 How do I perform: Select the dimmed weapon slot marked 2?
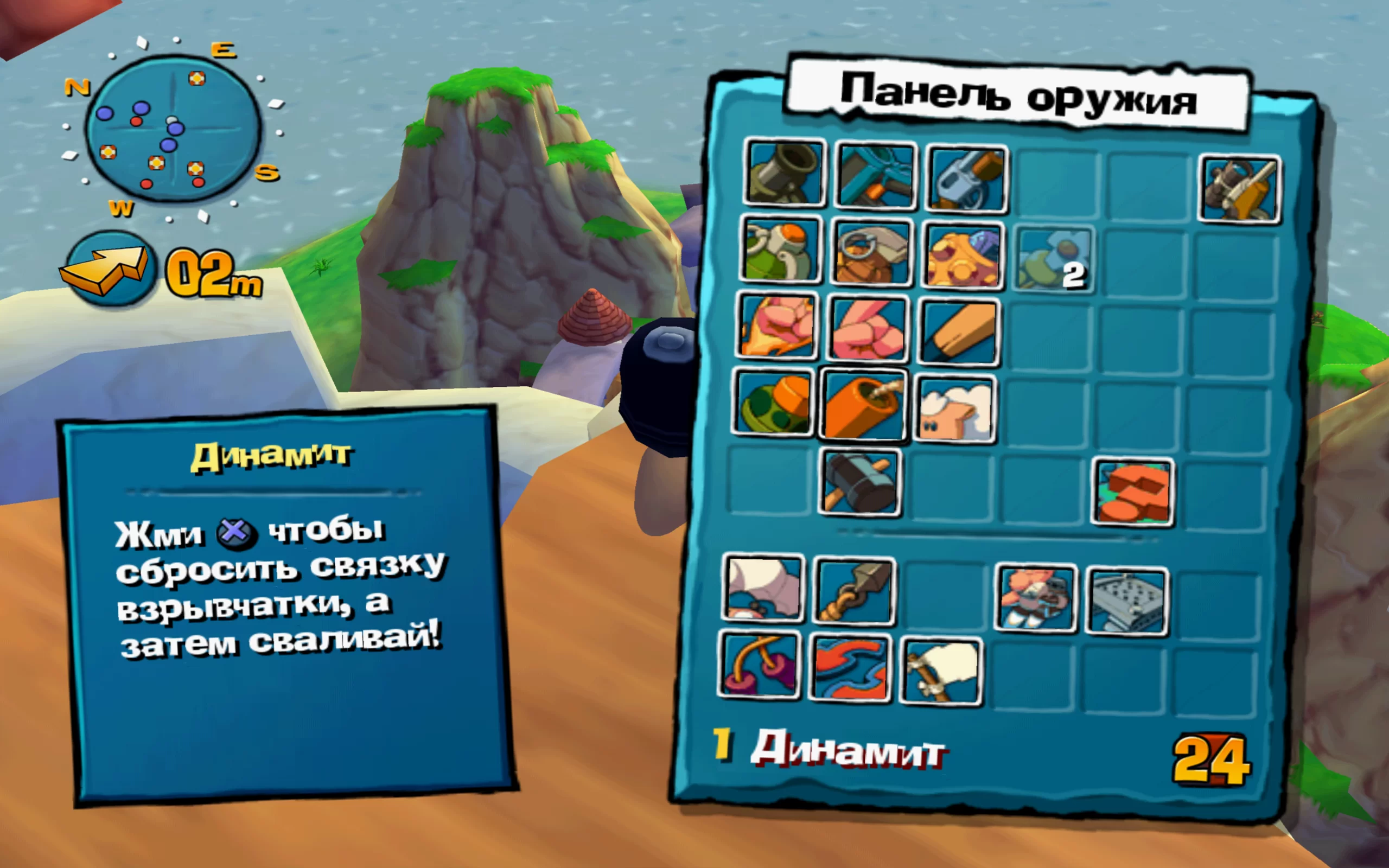[x=1053, y=259]
